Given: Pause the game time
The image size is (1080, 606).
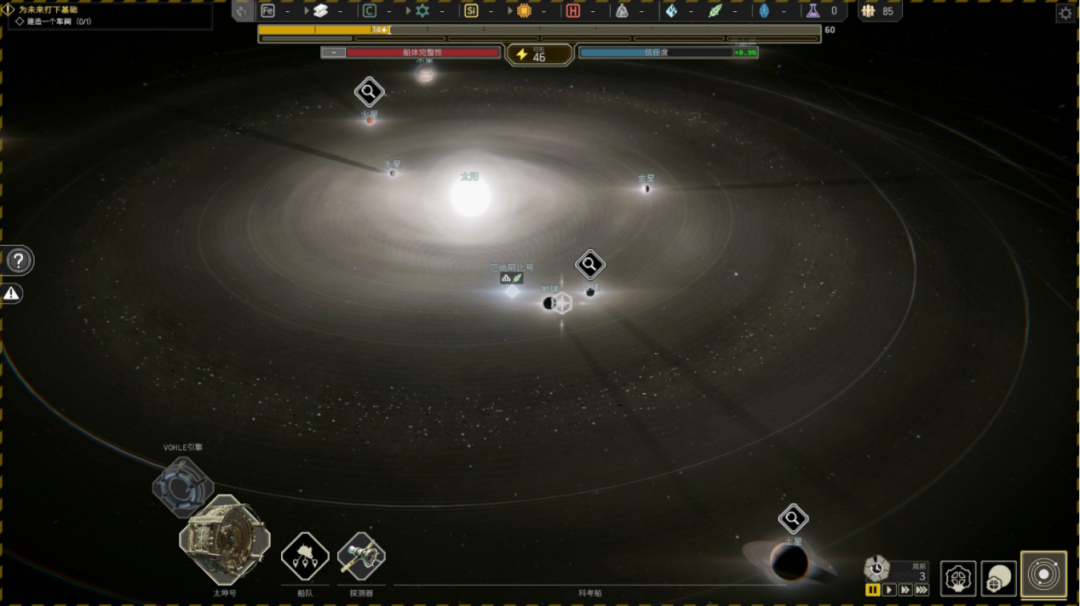Looking at the screenshot, I should coord(873,590).
